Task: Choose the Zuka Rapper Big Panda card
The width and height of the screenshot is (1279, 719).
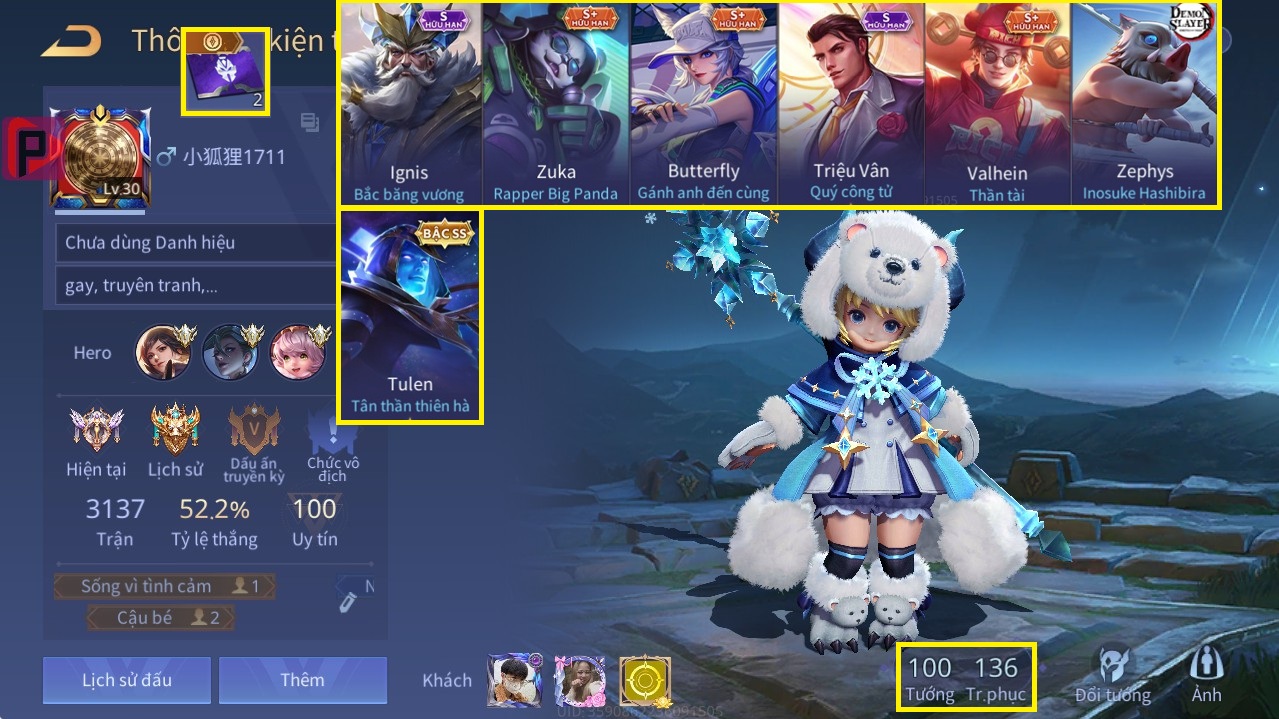Action: coord(556,105)
